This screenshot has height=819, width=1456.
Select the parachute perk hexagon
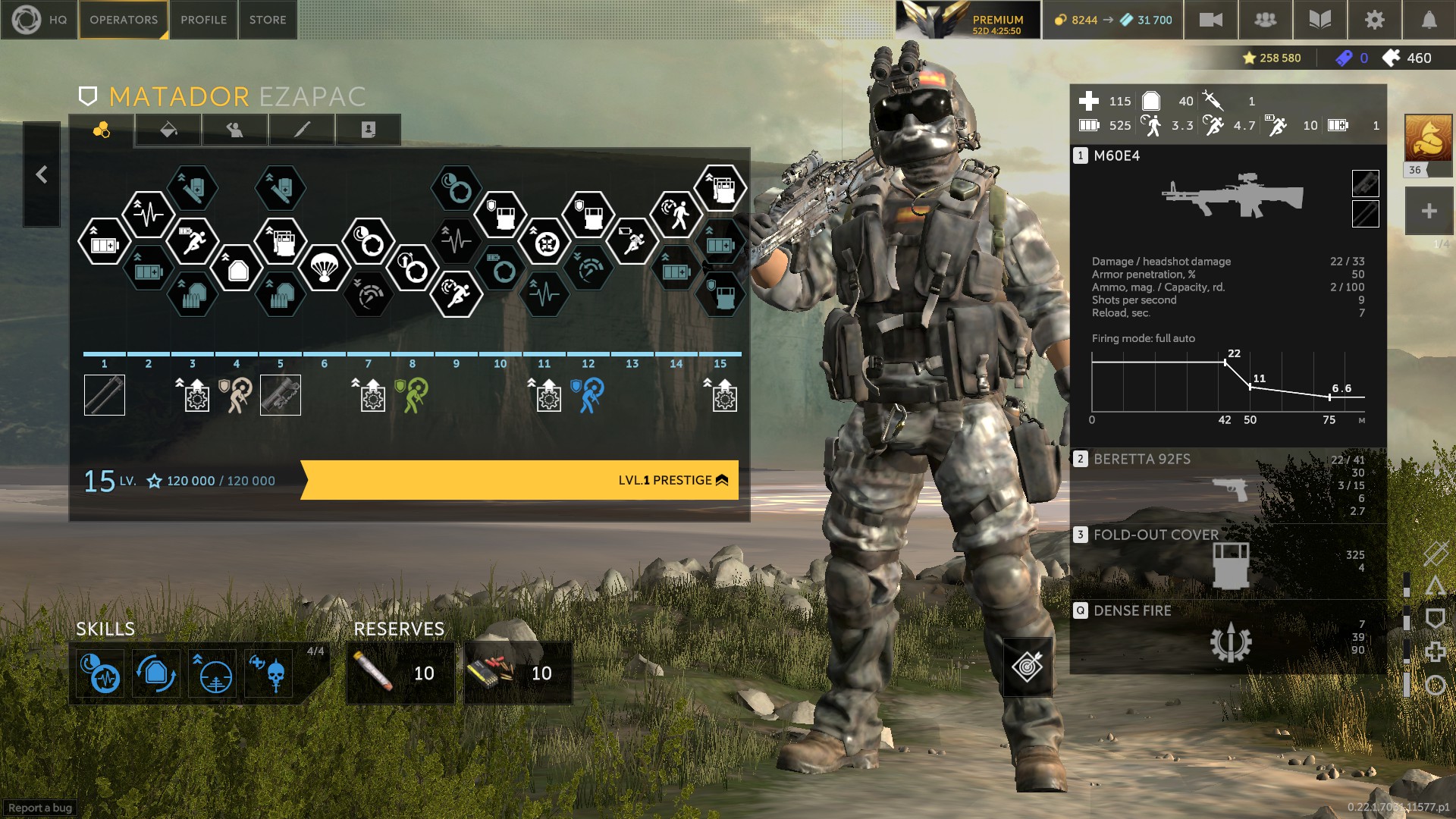pos(325,268)
